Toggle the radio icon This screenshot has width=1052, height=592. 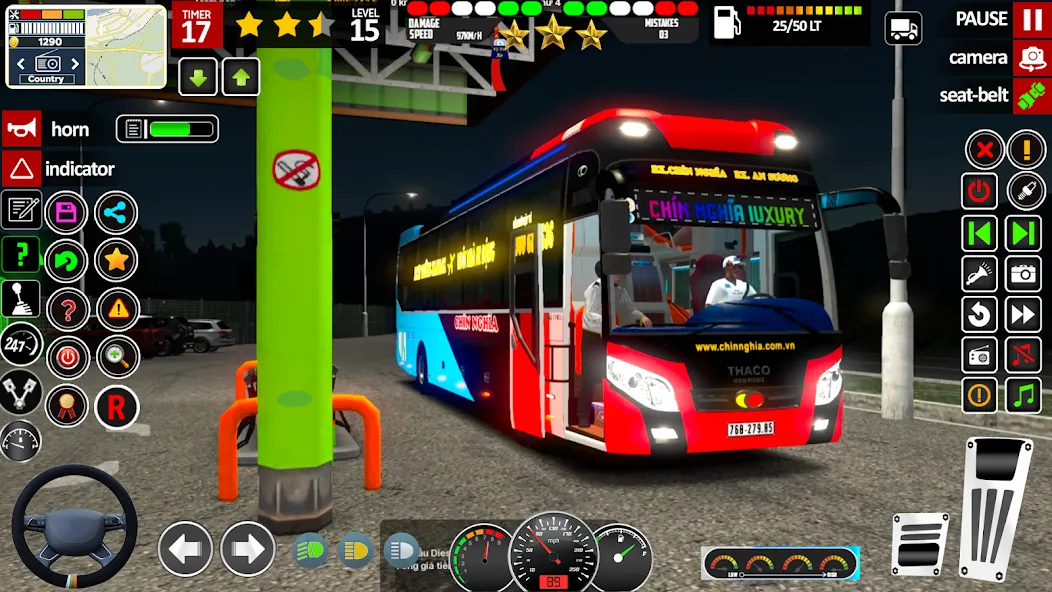click(980, 355)
